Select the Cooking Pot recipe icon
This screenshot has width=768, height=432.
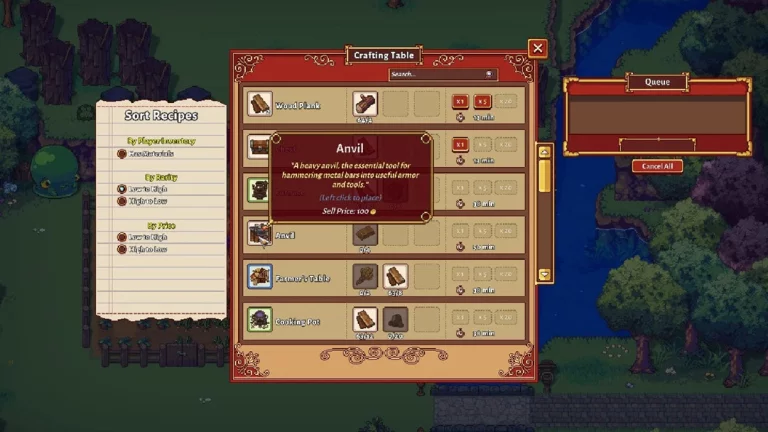pyautogui.click(x=260, y=319)
